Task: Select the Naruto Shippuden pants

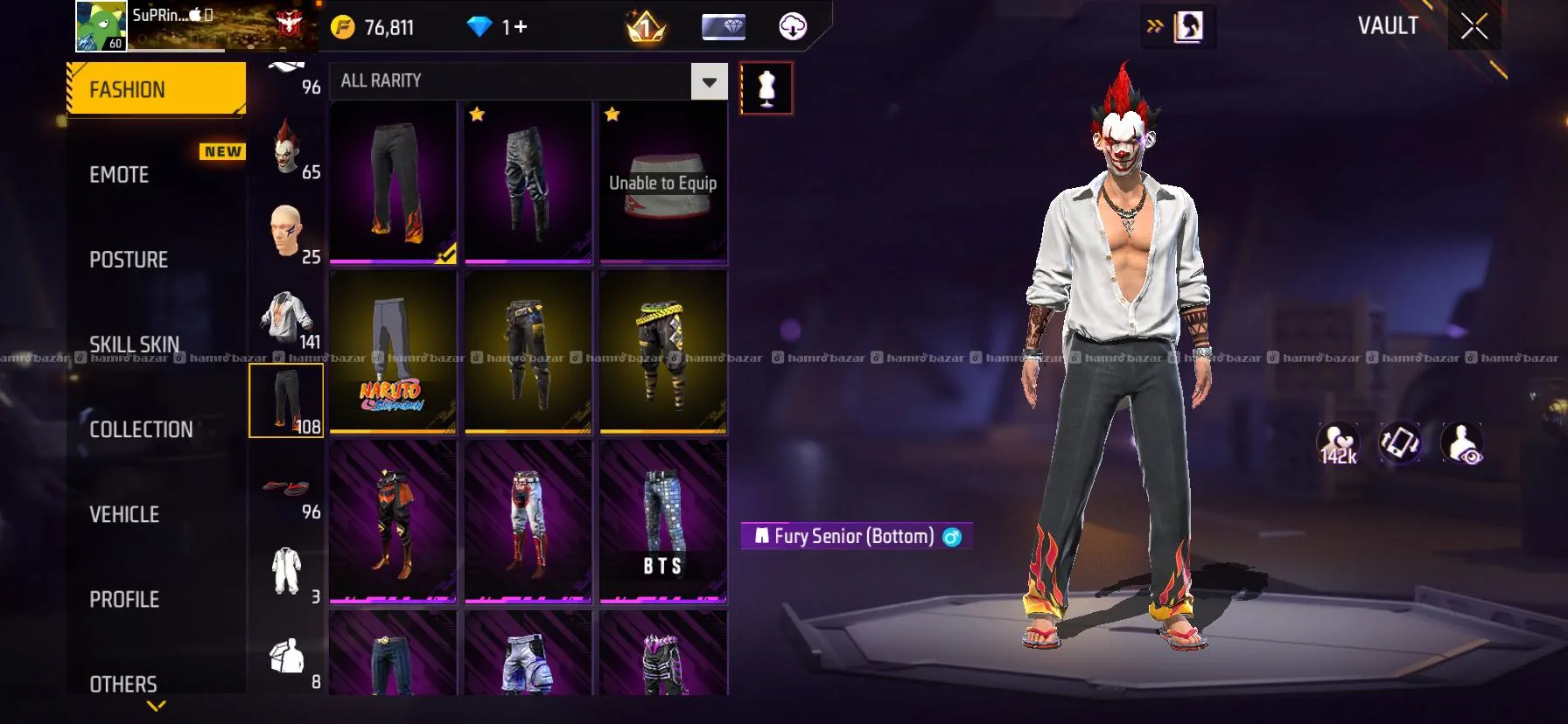Action: 393,352
